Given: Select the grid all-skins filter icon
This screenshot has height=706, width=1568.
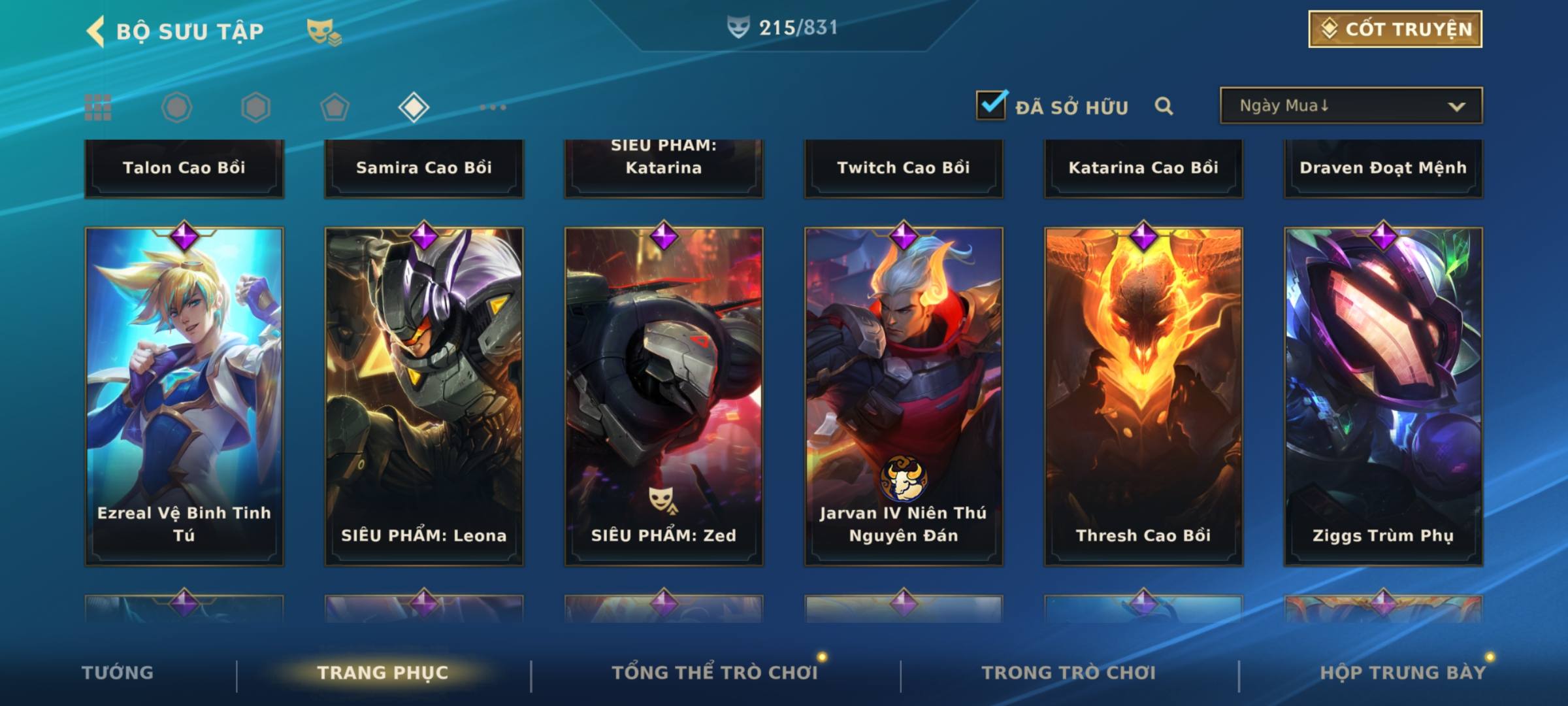Looking at the screenshot, I should pyautogui.click(x=98, y=107).
